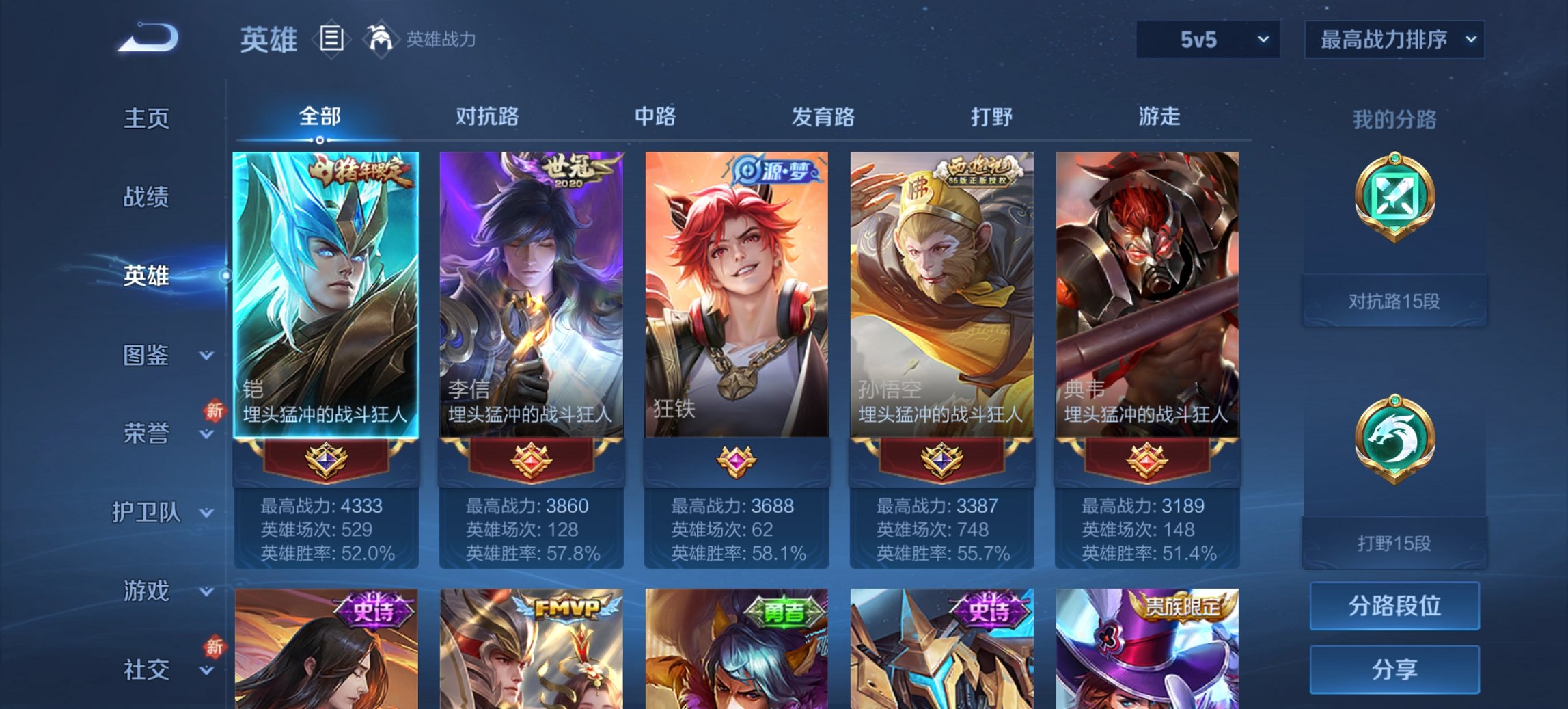Open the hero handbook list icon next to 英雄

[330, 39]
